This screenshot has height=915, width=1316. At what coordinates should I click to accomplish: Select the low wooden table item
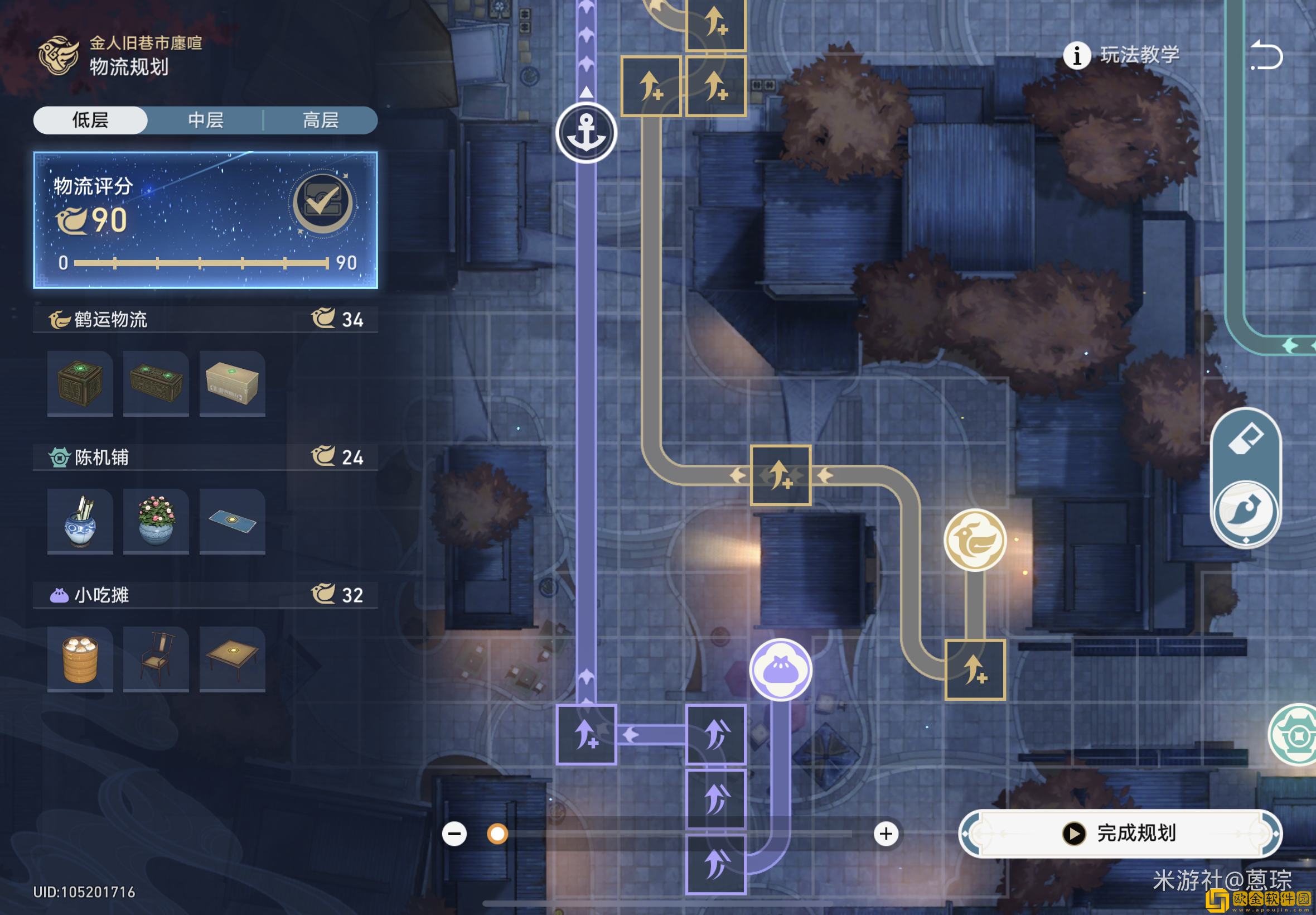[232, 659]
